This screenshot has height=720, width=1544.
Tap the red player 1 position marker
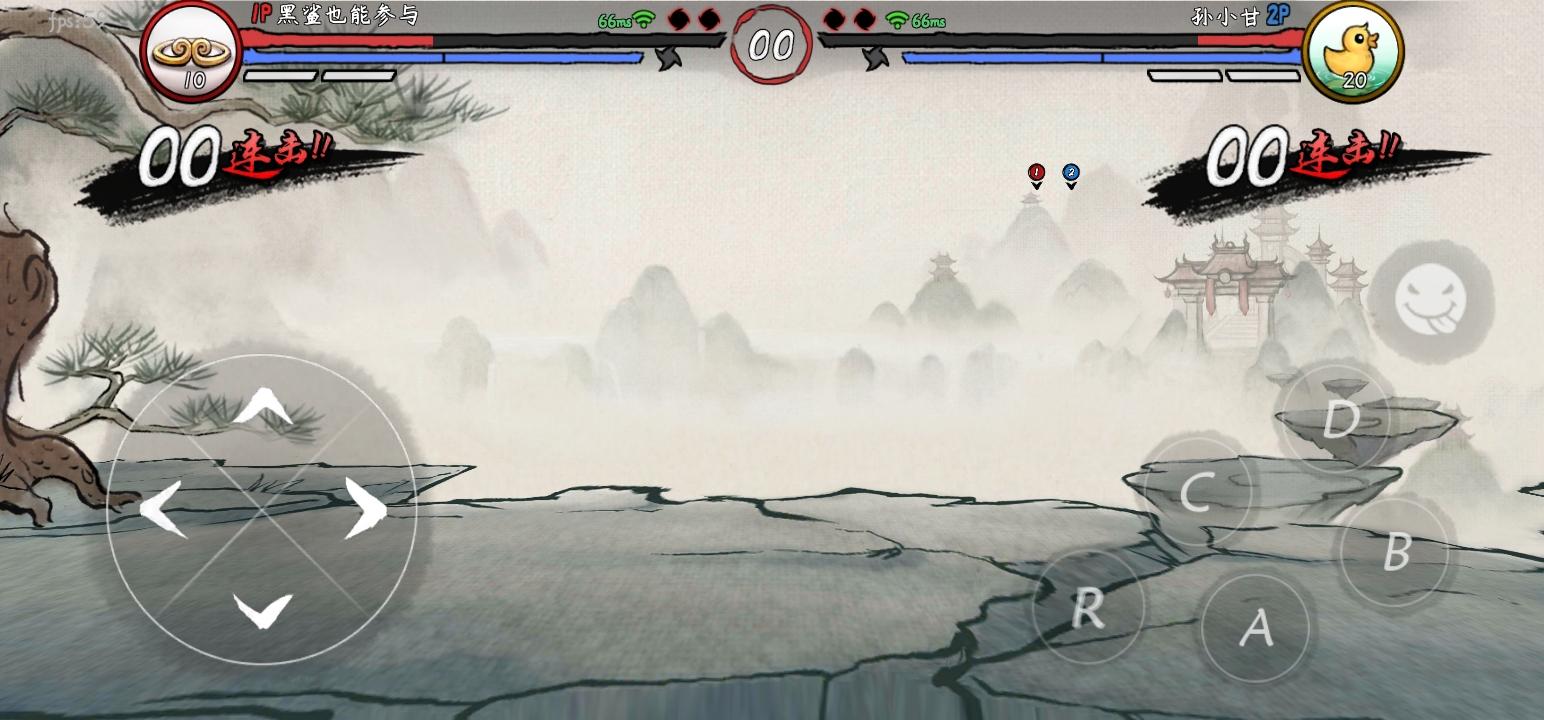pyautogui.click(x=1036, y=172)
